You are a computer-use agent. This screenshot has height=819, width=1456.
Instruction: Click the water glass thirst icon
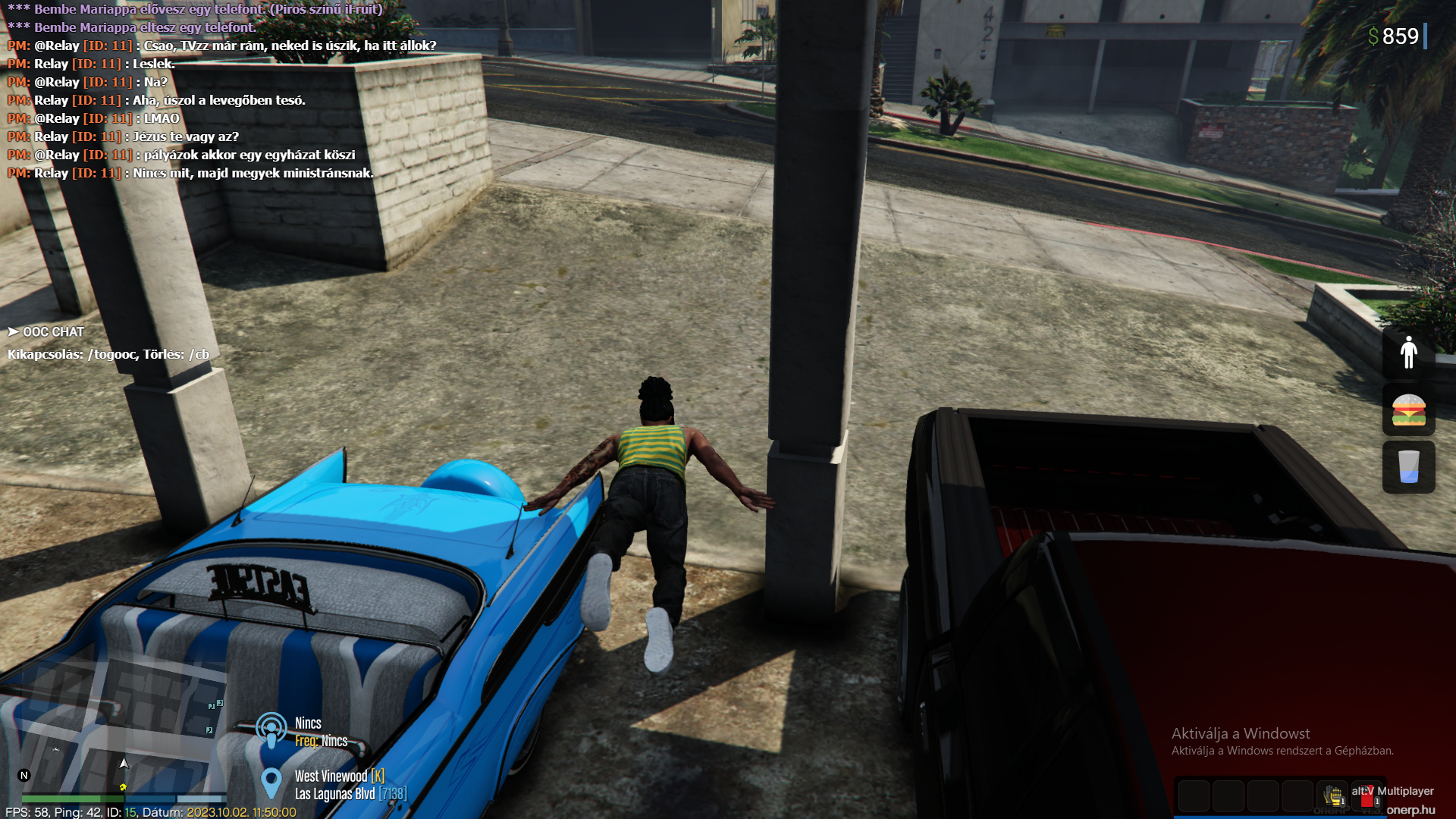pyautogui.click(x=1408, y=466)
